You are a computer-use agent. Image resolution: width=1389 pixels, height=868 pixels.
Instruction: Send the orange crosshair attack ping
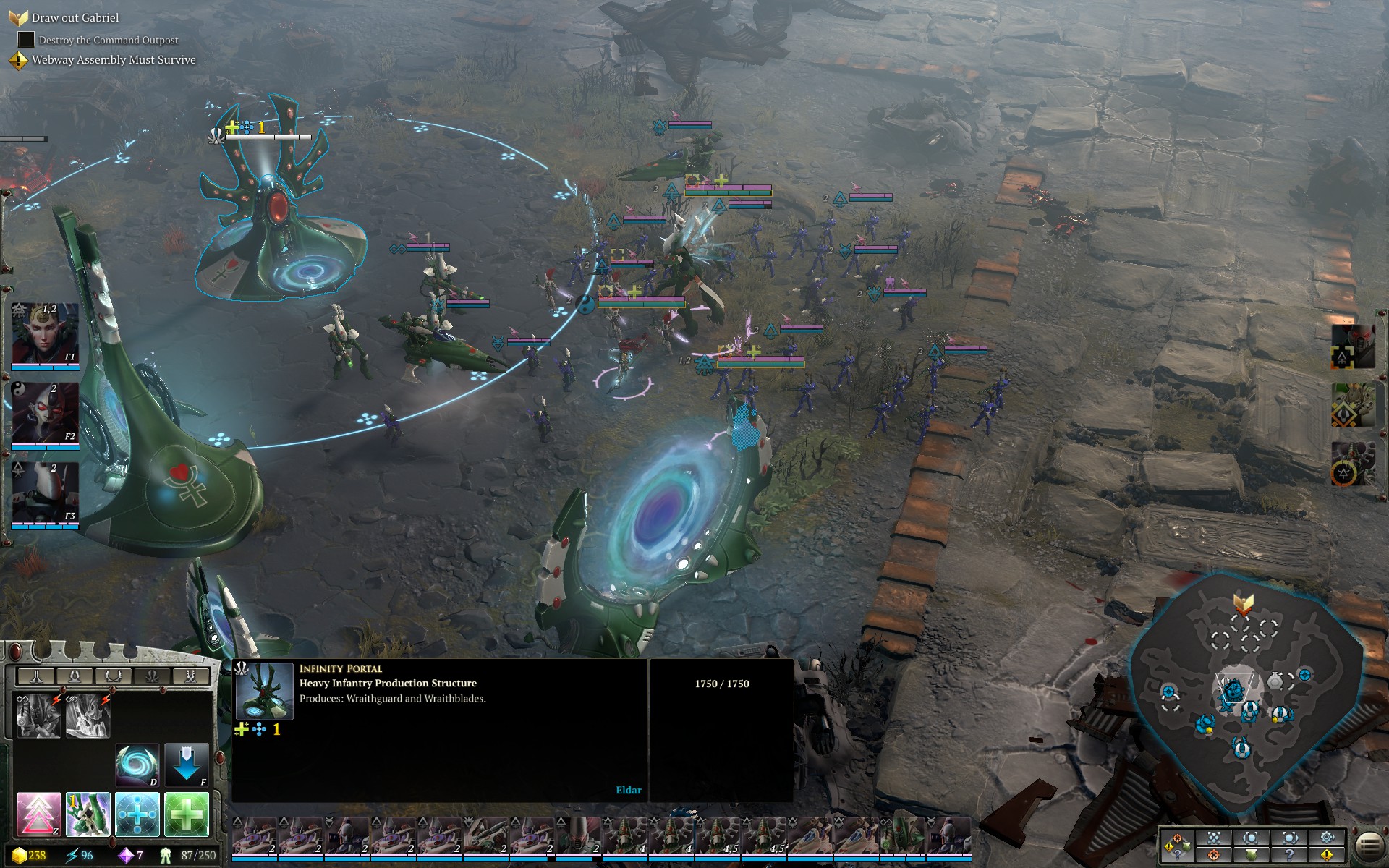pyautogui.click(x=1214, y=855)
